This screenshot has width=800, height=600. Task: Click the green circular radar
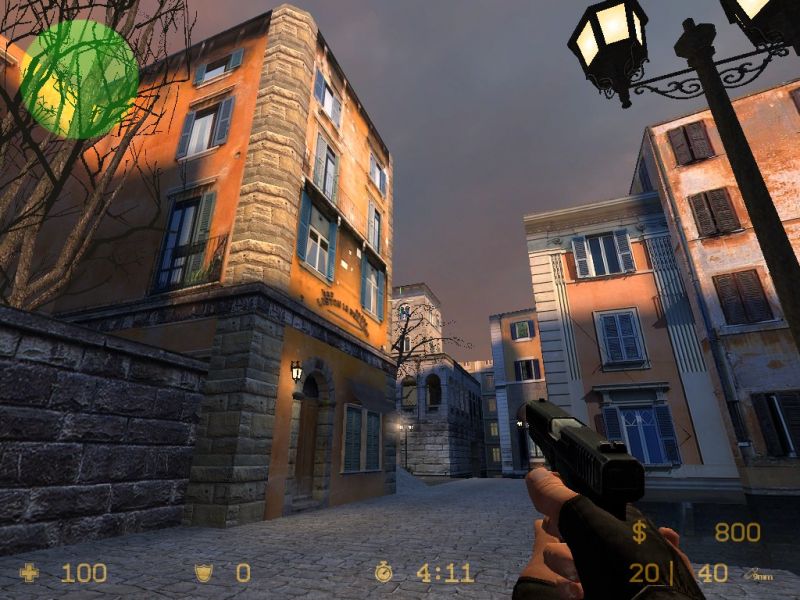(78, 79)
